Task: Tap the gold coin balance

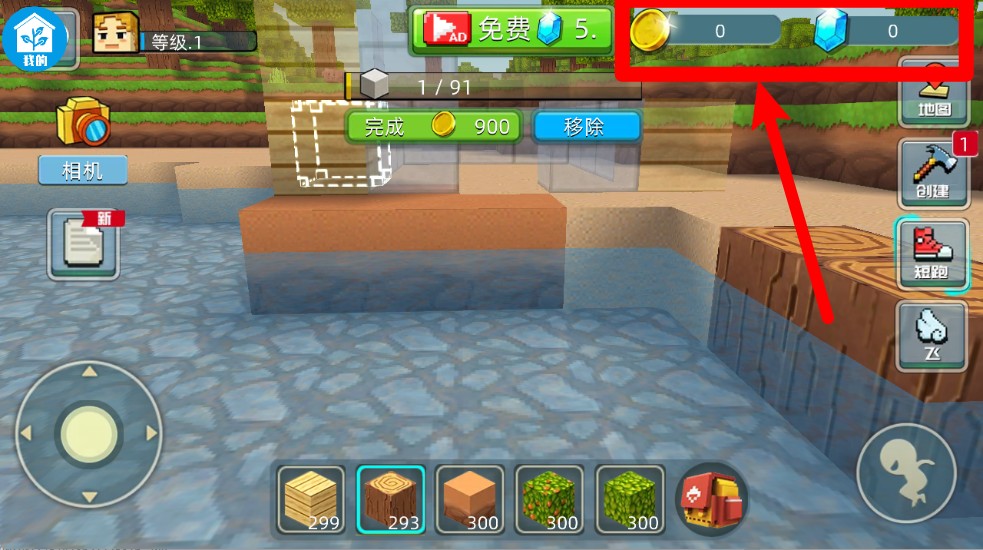Action: tap(706, 31)
